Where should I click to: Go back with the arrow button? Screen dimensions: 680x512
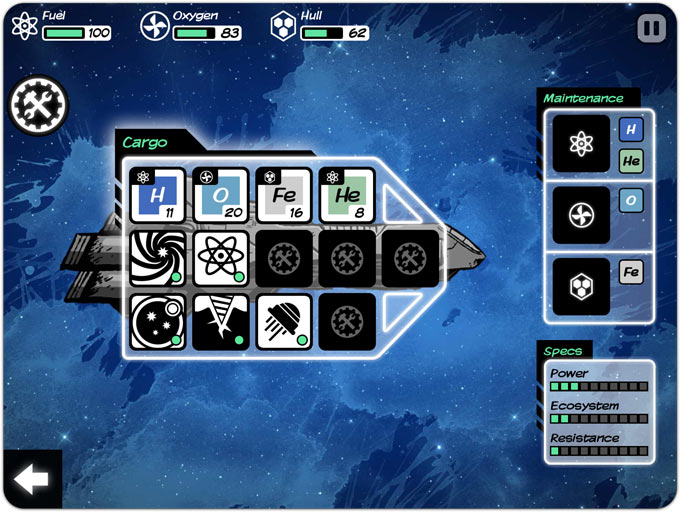coord(31,480)
